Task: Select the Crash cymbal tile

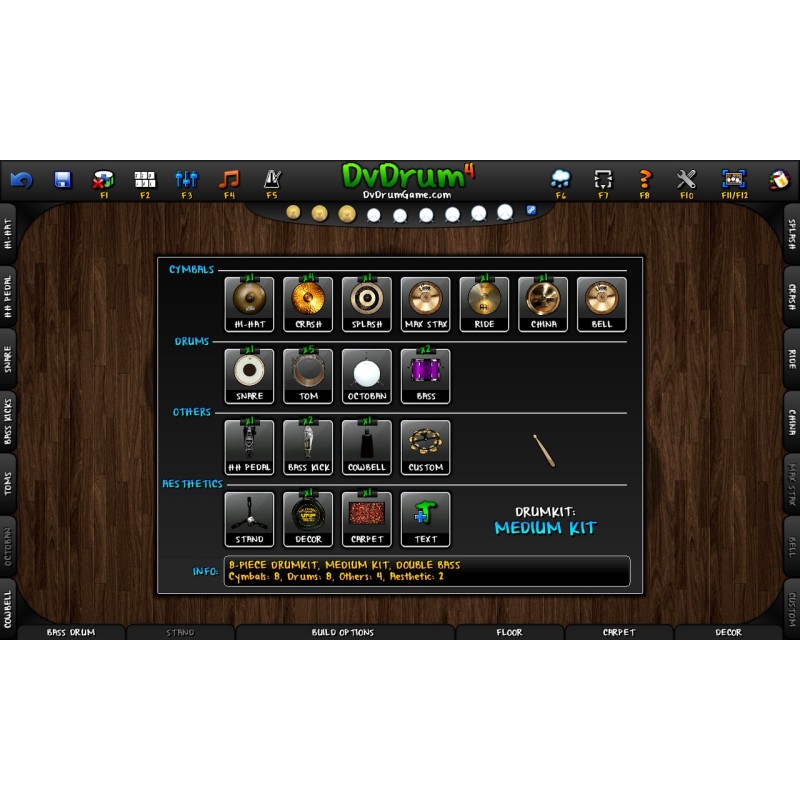Action: tap(307, 303)
